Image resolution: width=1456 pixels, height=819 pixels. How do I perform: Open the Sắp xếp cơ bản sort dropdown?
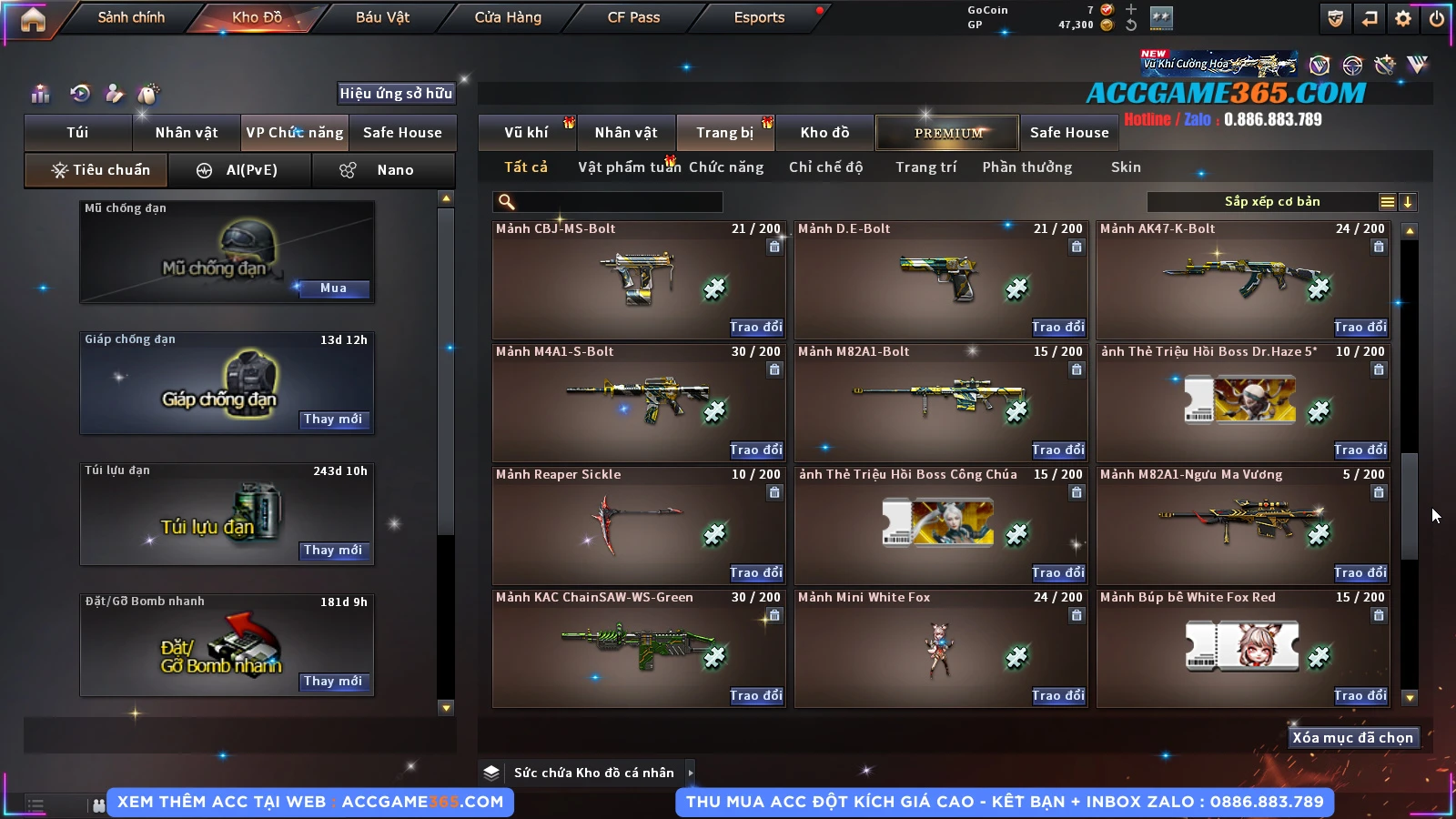pos(1272,202)
